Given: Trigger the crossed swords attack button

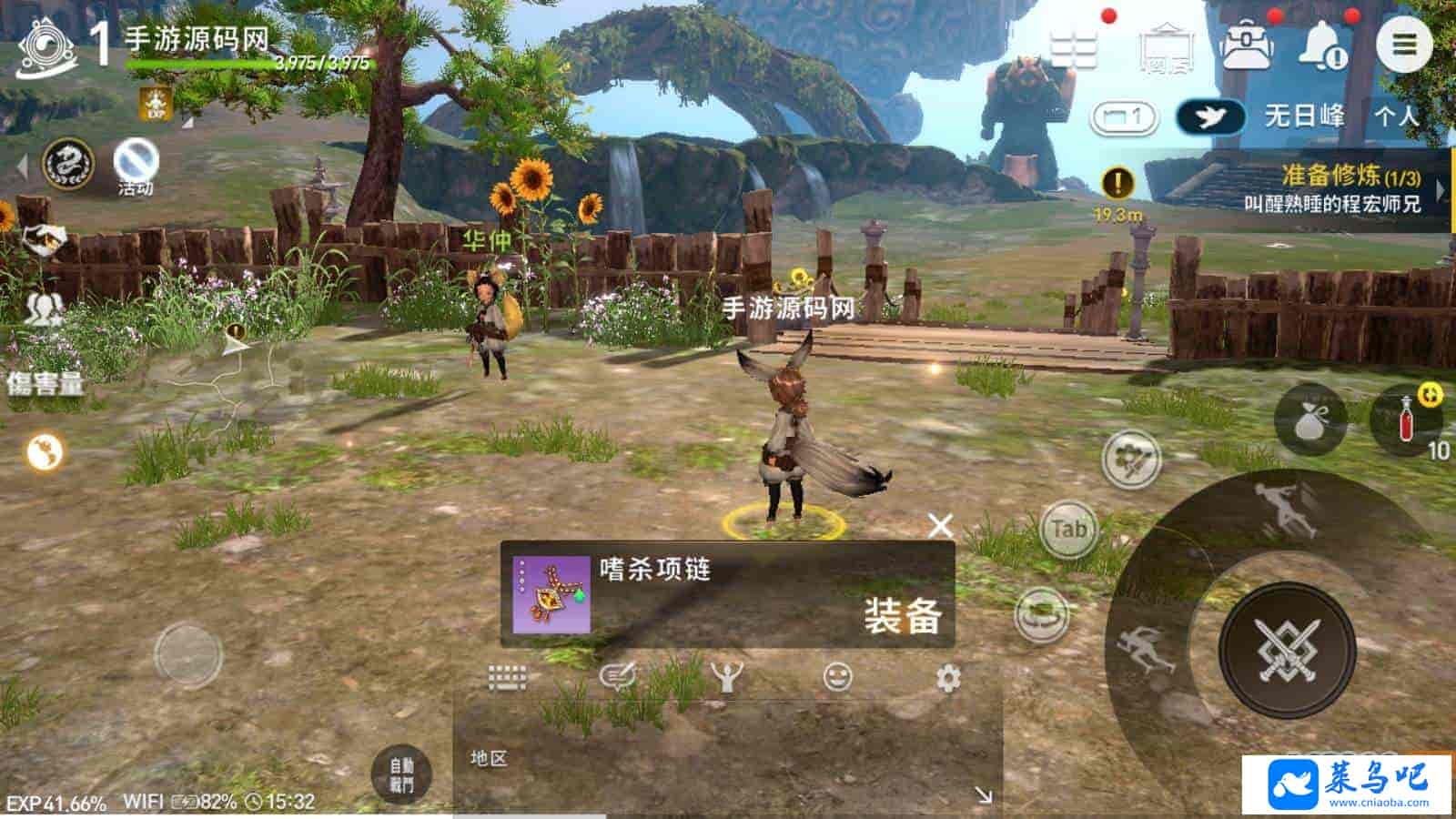Looking at the screenshot, I should (x=1287, y=650).
